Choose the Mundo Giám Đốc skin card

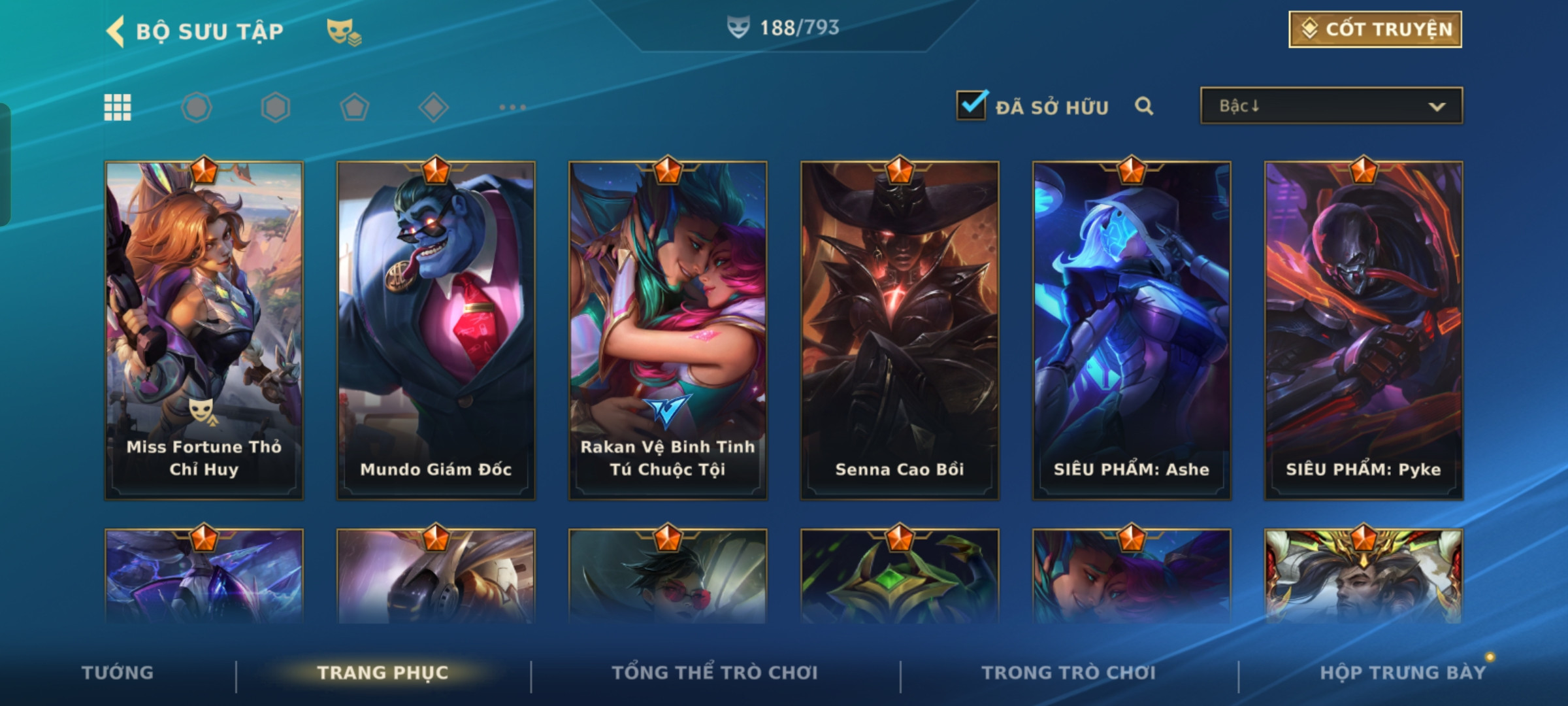436,330
